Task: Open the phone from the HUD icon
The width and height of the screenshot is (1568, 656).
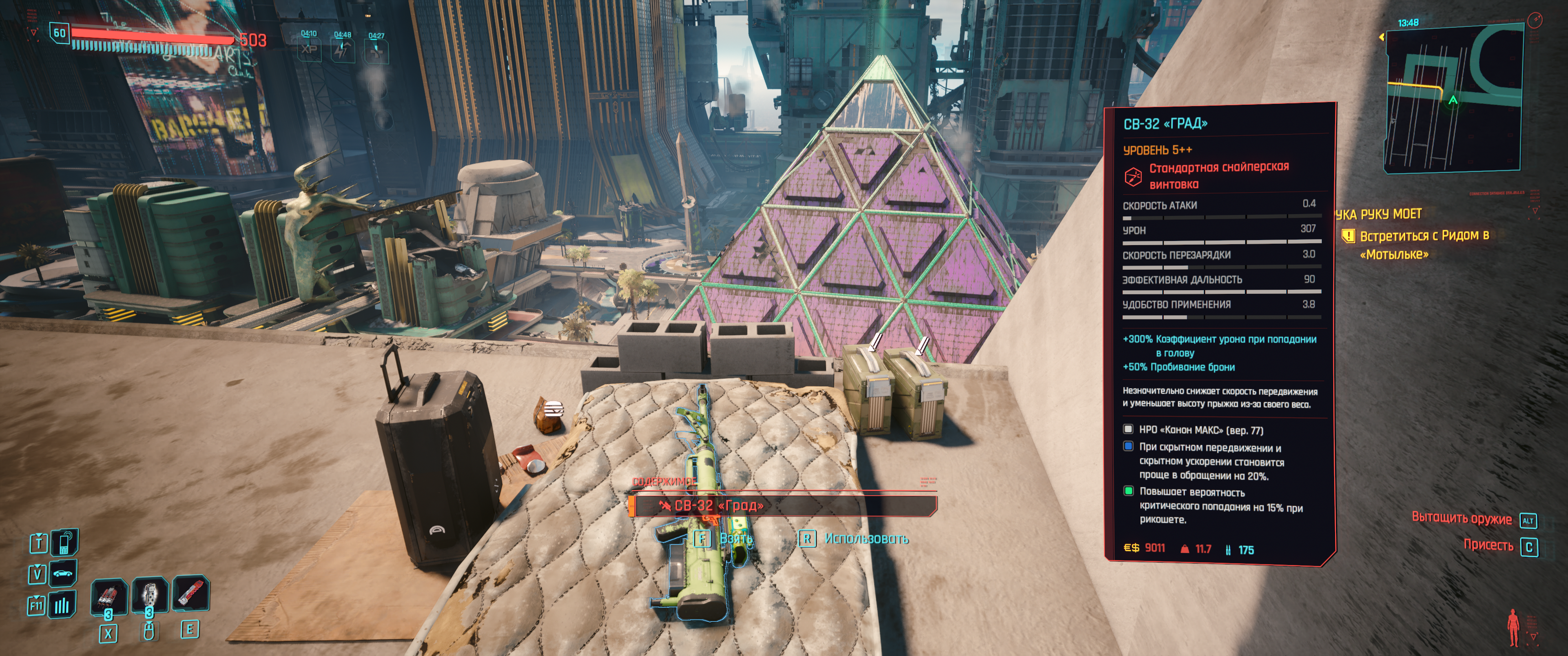Action: click(64, 542)
